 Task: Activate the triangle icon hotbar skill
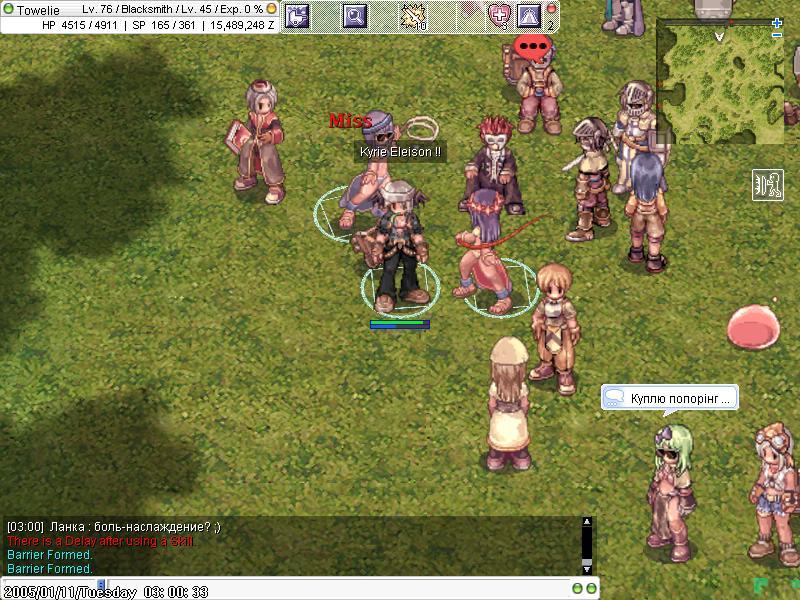[529, 15]
